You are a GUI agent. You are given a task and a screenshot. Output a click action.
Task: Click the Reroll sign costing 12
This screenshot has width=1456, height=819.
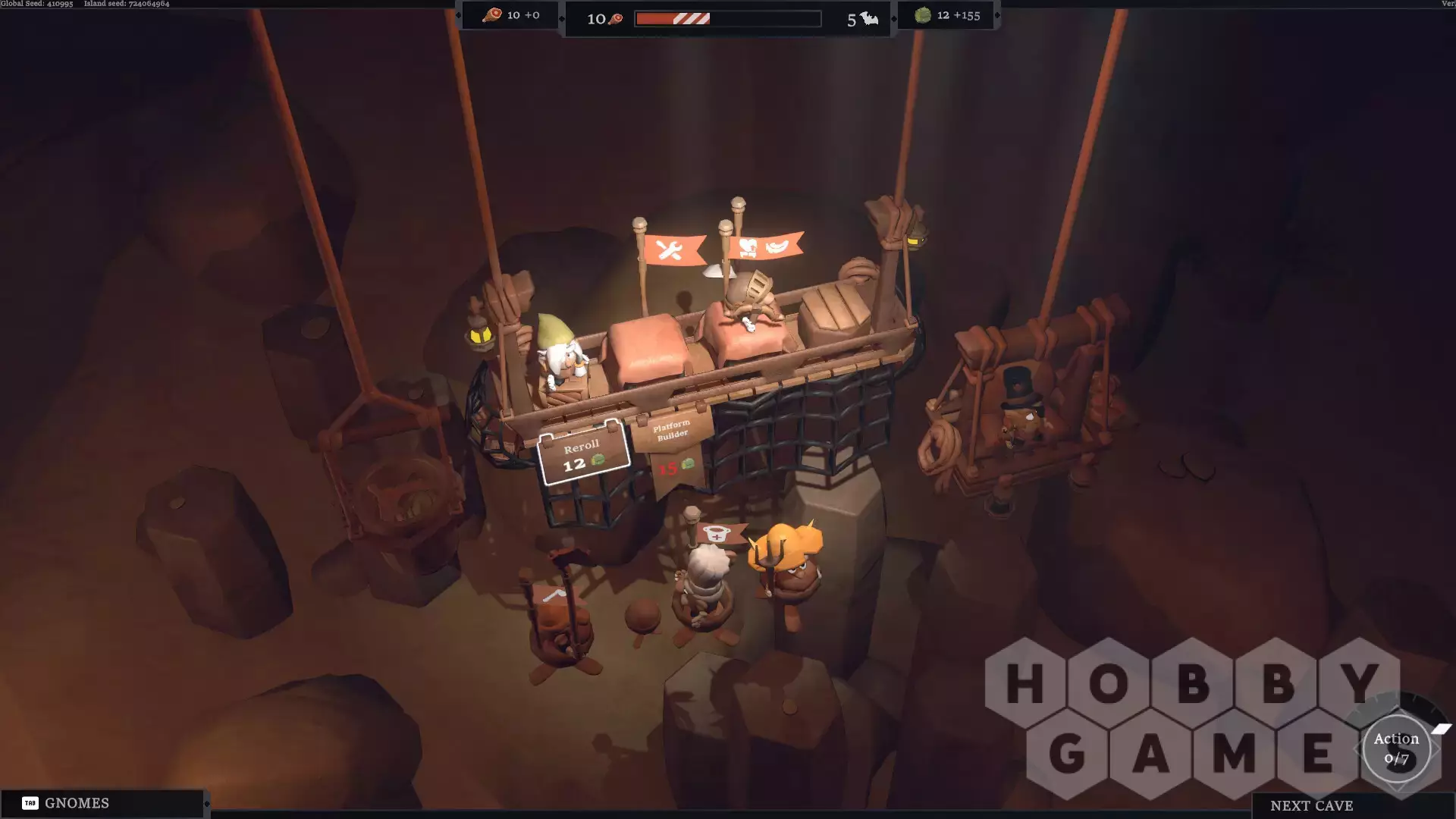tap(582, 454)
